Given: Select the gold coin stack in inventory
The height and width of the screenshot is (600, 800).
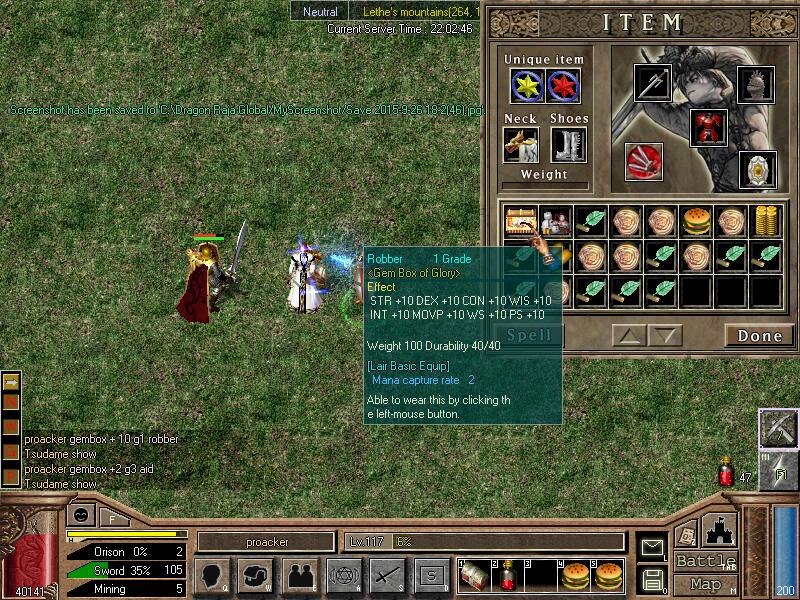Looking at the screenshot, I should tap(766, 219).
